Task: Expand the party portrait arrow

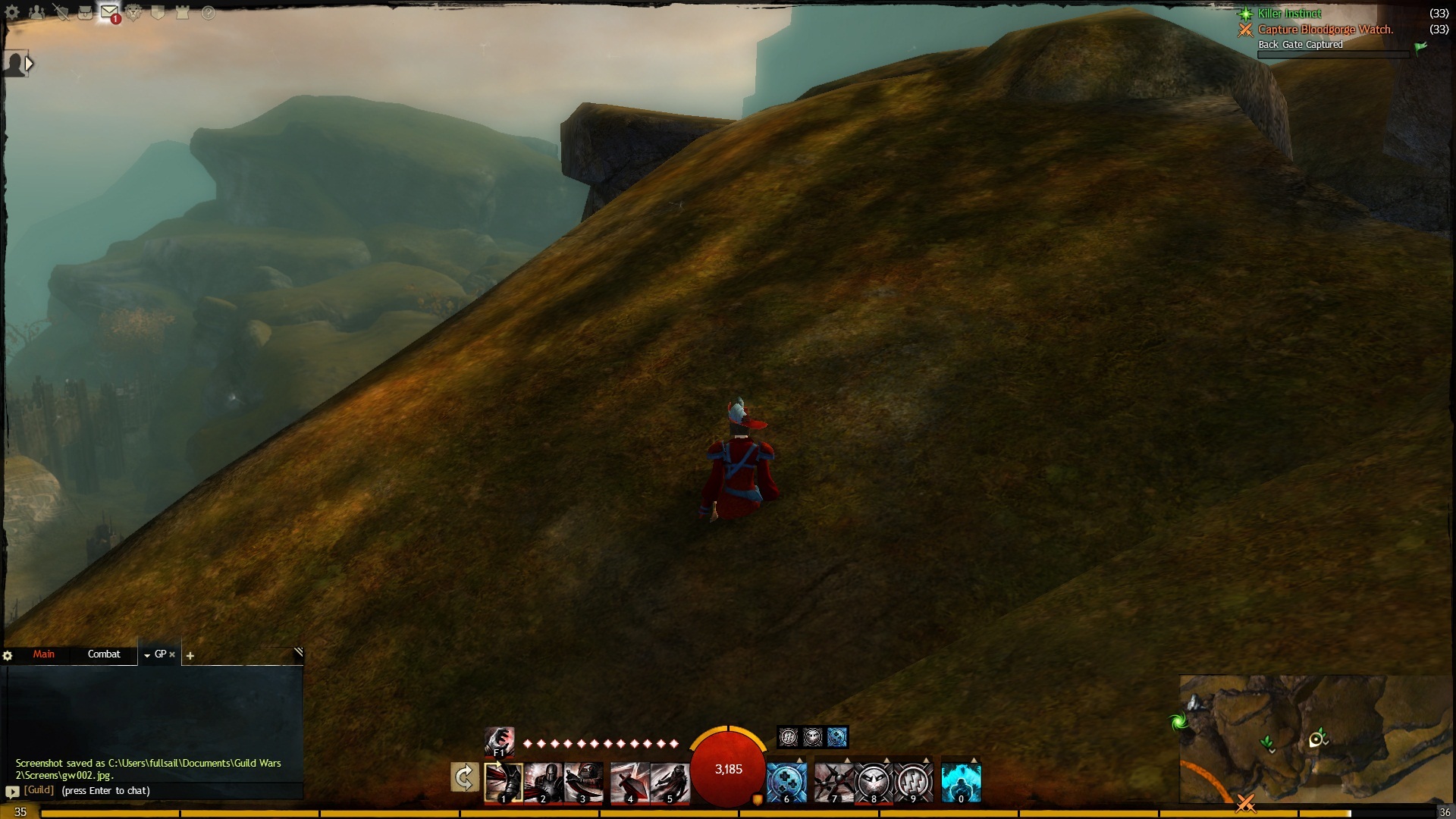Action: [29, 64]
